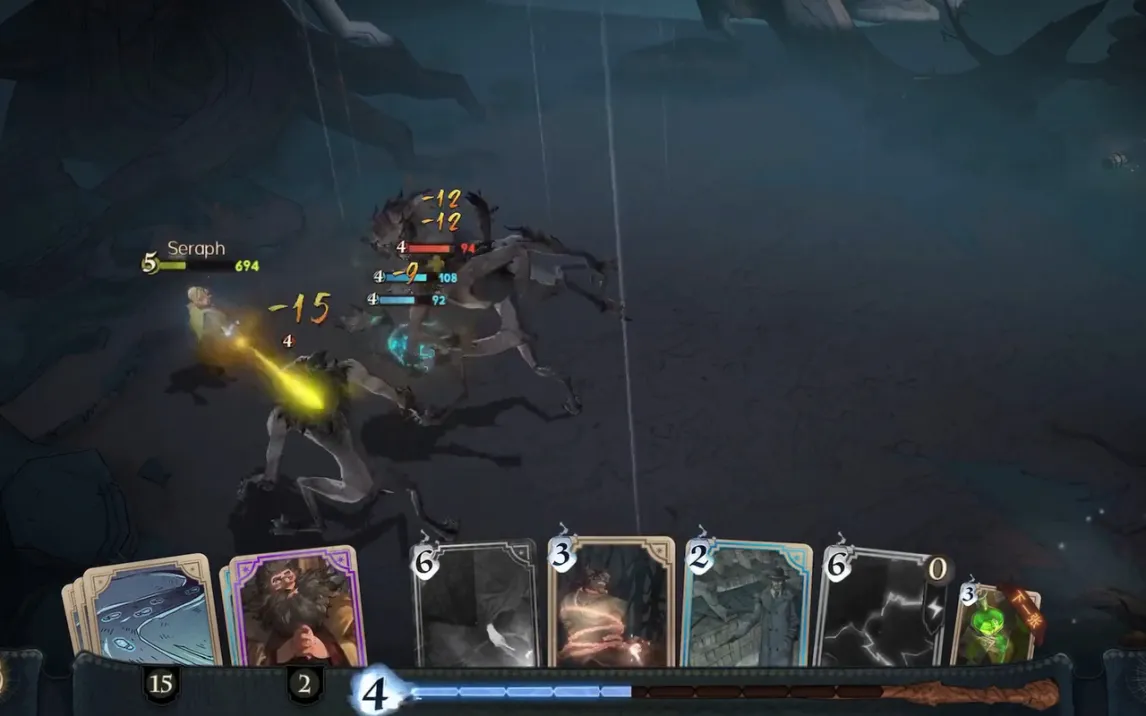Choose the draw pile card stack
Image resolution: width=1146 pixels, height=716 pixels.
[x=148, y=610]
